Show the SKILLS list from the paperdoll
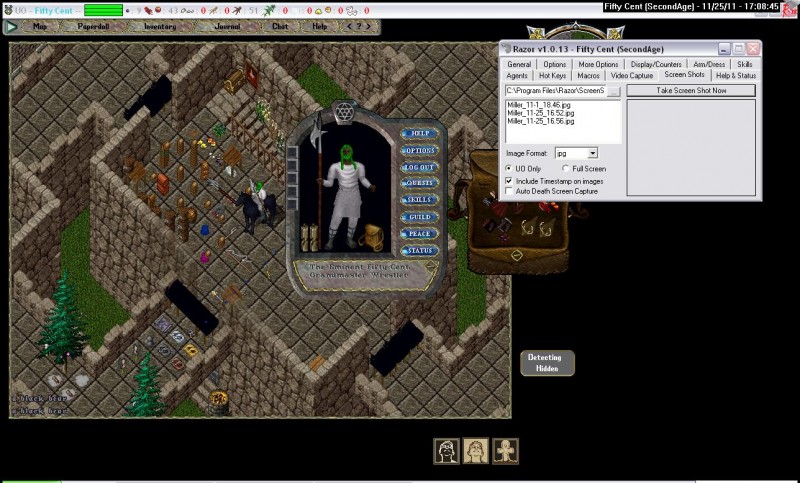The height and width of the screenshot is (483, 800). (419, 200)
